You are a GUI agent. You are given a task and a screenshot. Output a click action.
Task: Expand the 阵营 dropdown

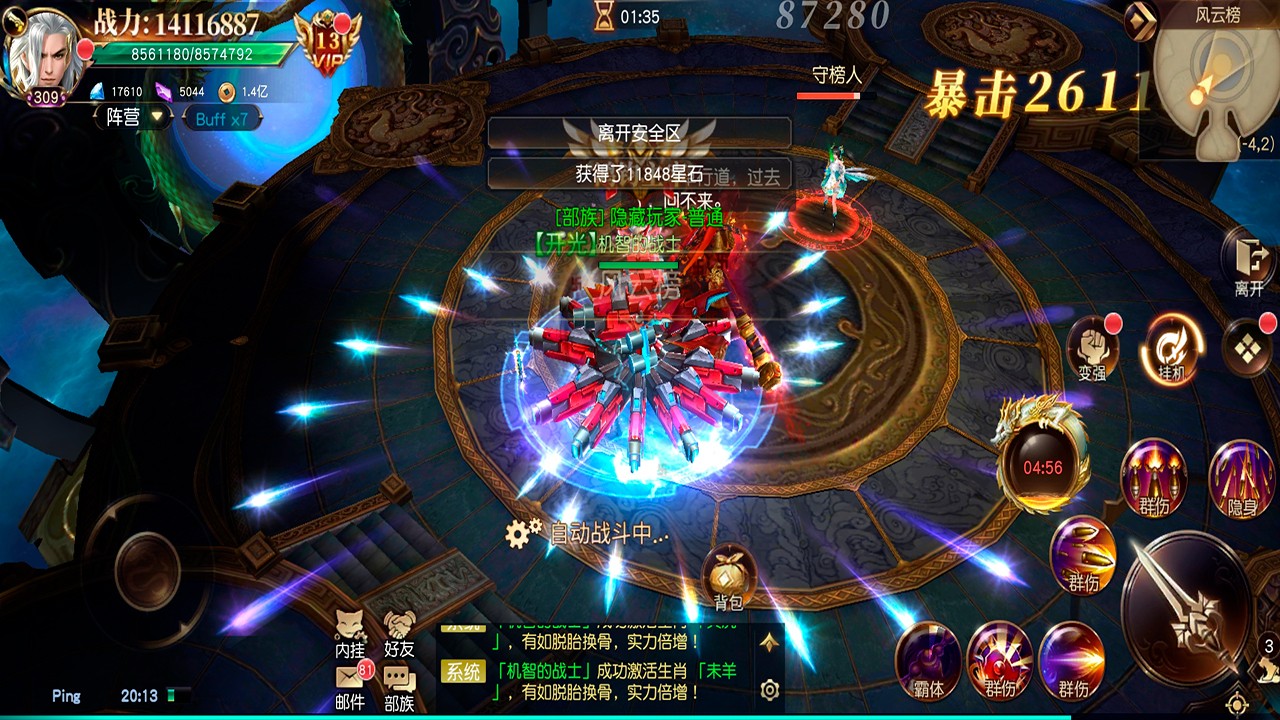tap(135, 118)
